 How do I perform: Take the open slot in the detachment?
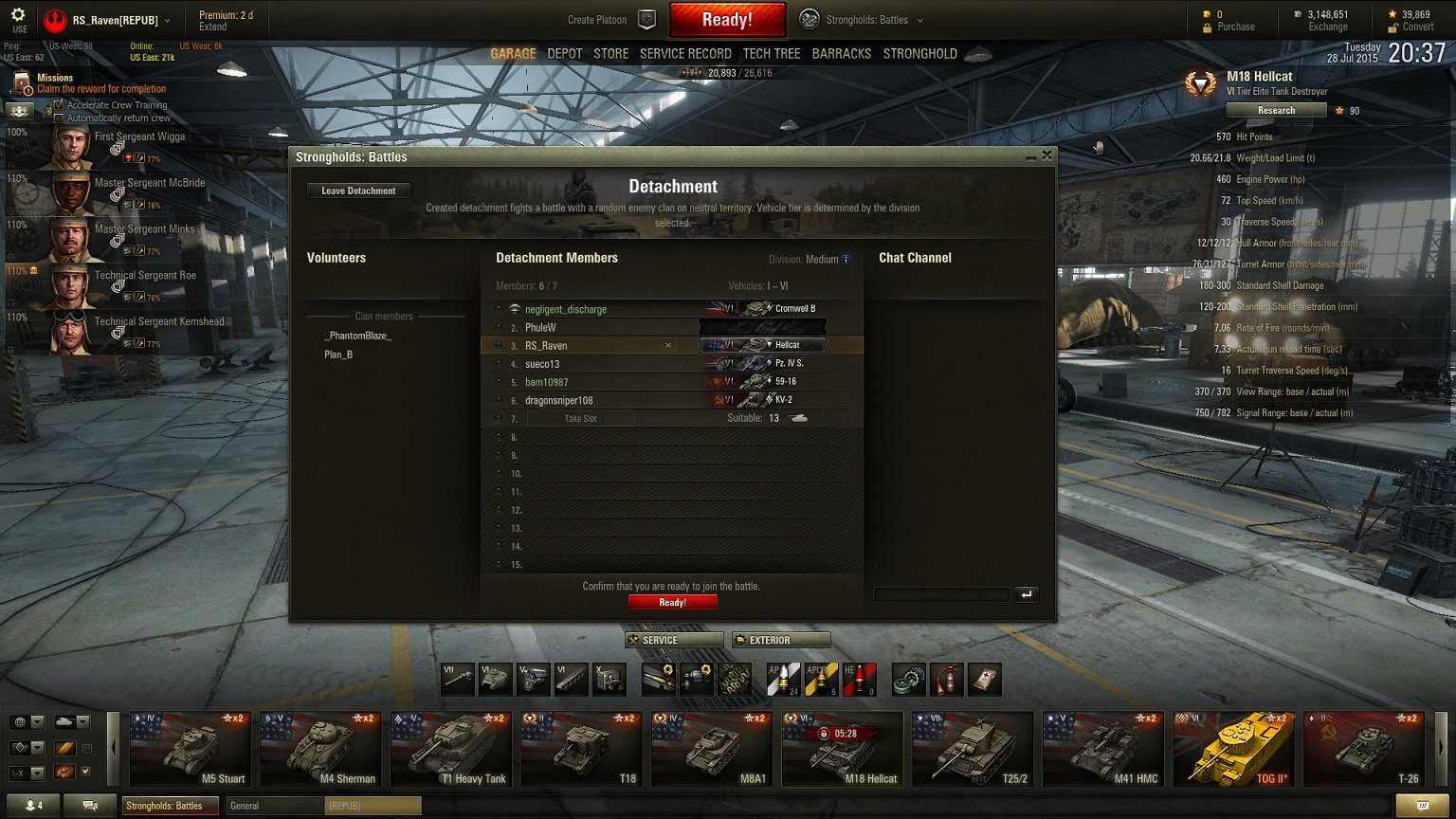point(580,419)
